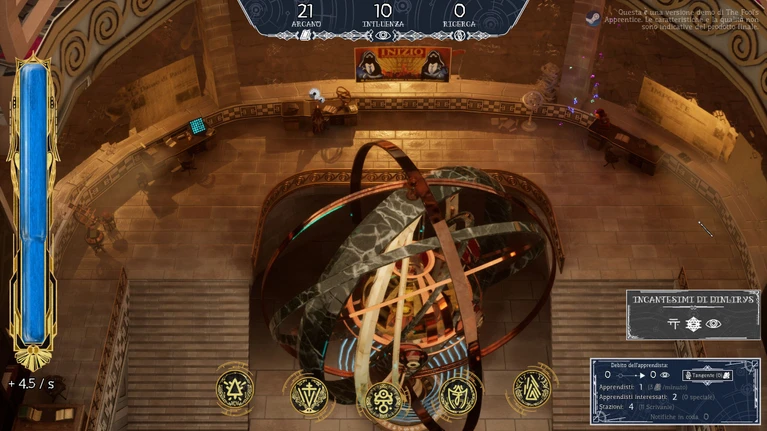Select the twin-peak rune spell medallion

pos(532,388)
